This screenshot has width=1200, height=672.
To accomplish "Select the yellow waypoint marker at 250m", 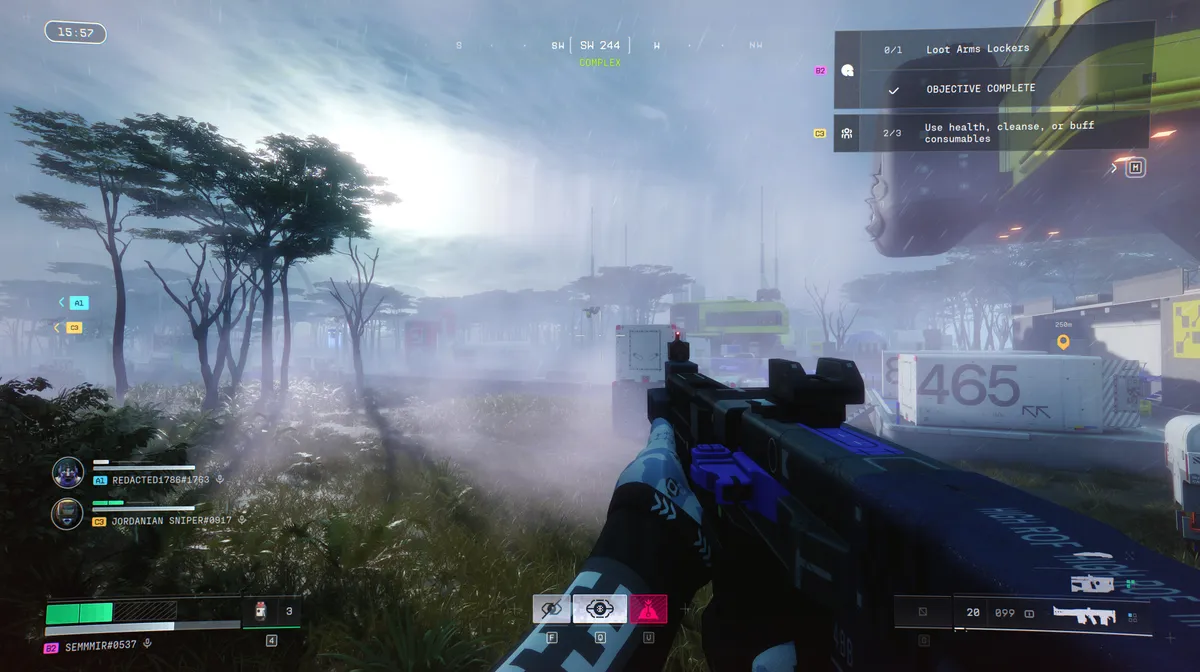I will [1063, 342].
